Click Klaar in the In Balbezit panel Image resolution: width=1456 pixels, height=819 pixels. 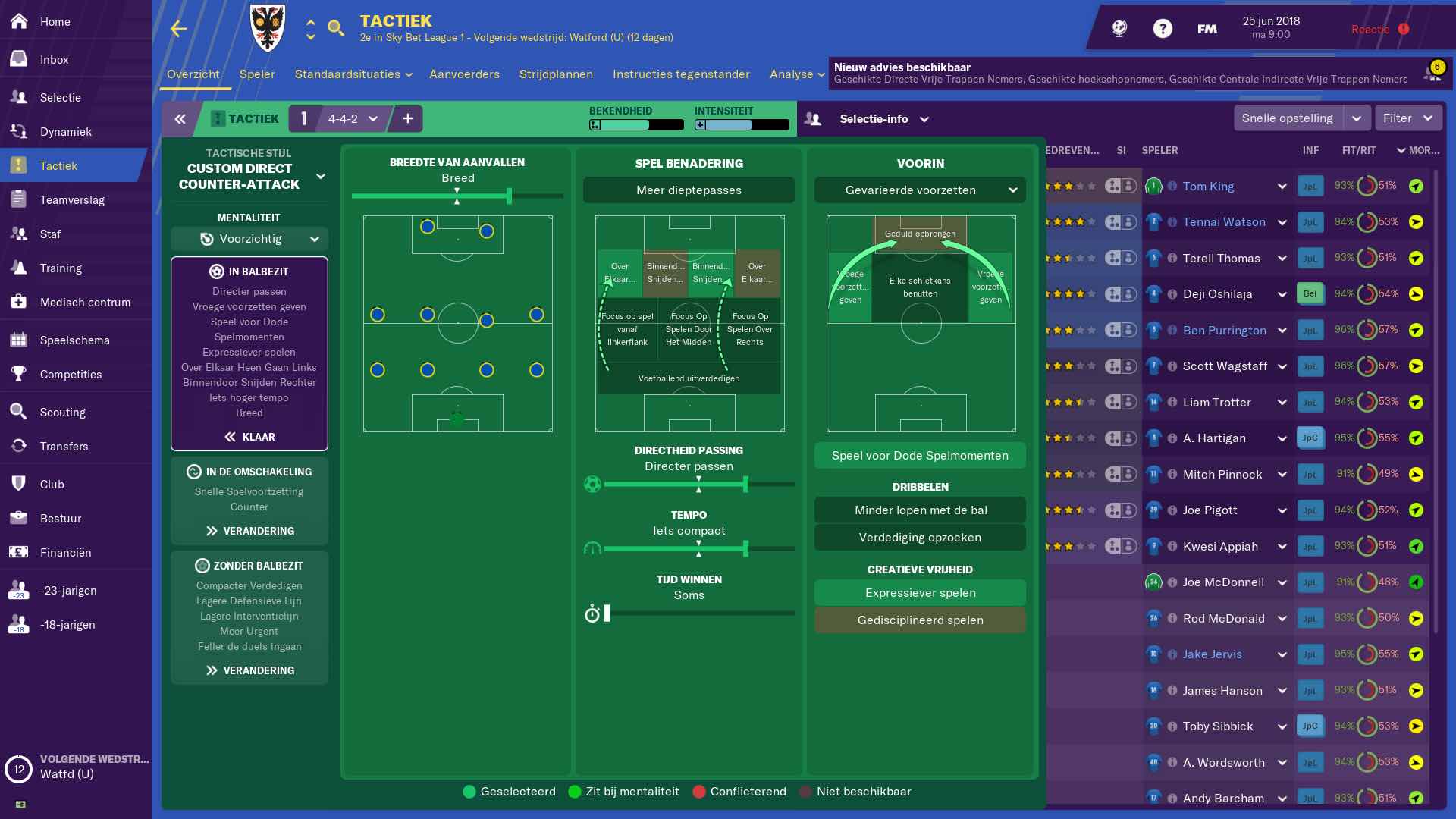(x=249, y=437)
